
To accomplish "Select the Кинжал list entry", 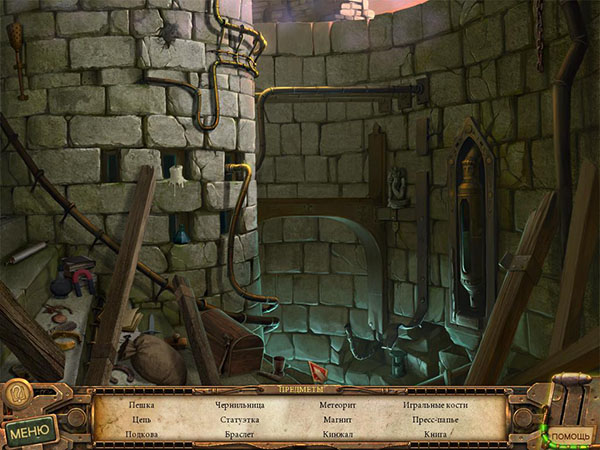I will tap(336, 435).
